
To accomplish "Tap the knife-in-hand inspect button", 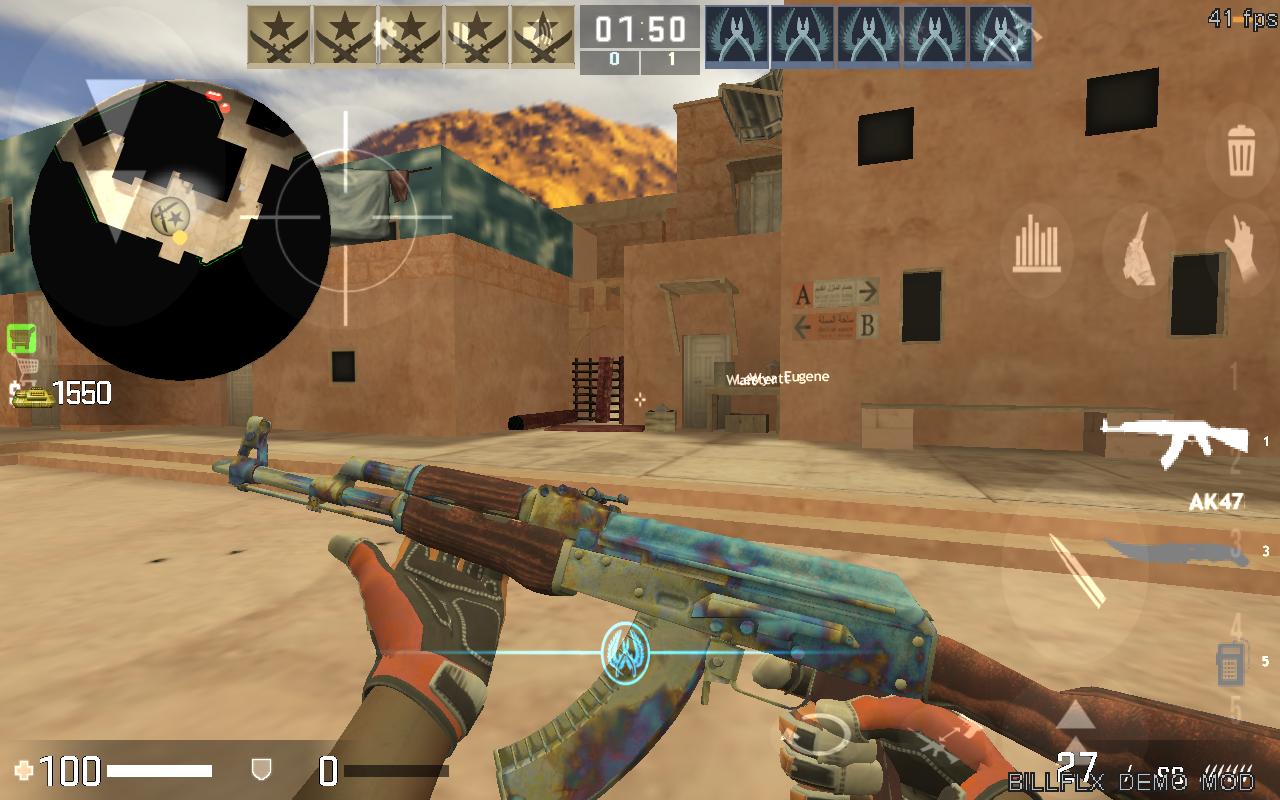I will pyautogui.click(x=1138, y=250).
